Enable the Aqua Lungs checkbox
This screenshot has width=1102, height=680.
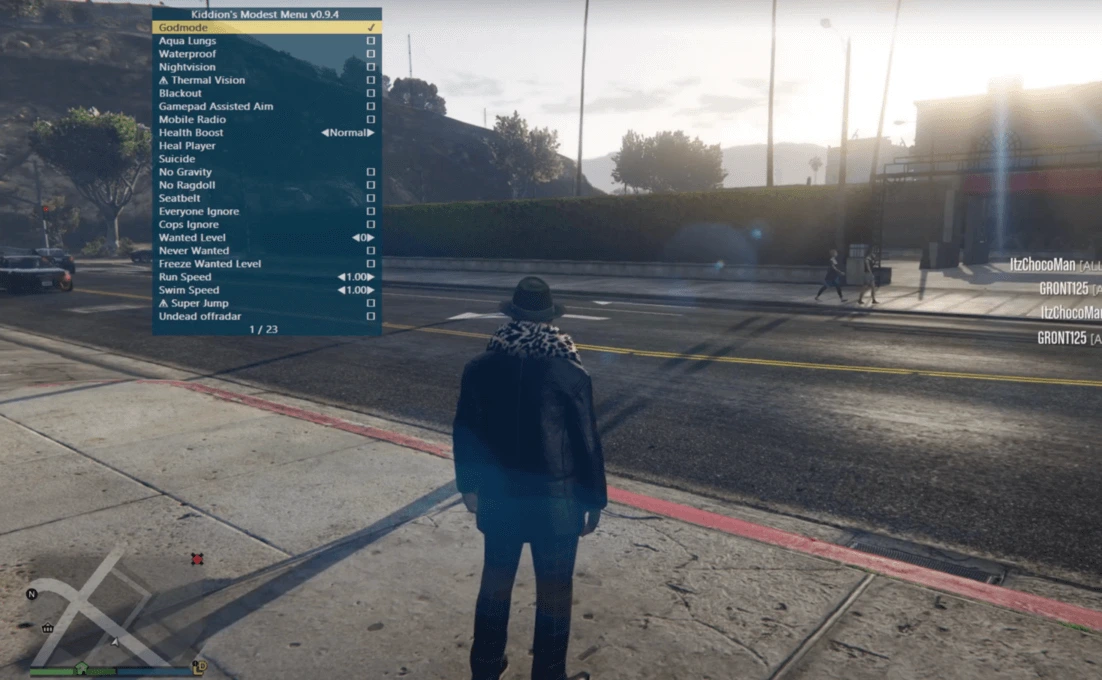[370, 41]
